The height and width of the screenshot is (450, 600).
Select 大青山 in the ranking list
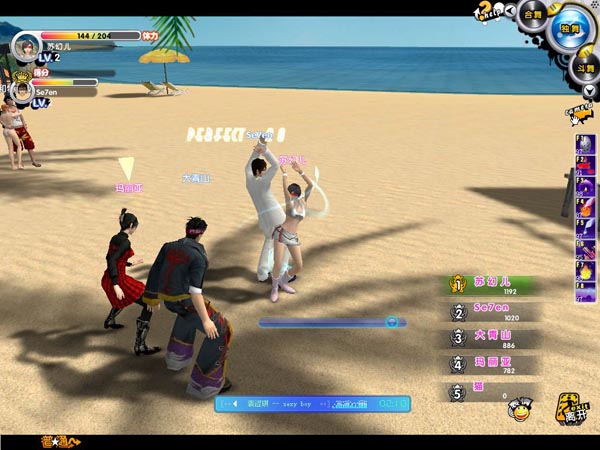click(x=492, y=339)
